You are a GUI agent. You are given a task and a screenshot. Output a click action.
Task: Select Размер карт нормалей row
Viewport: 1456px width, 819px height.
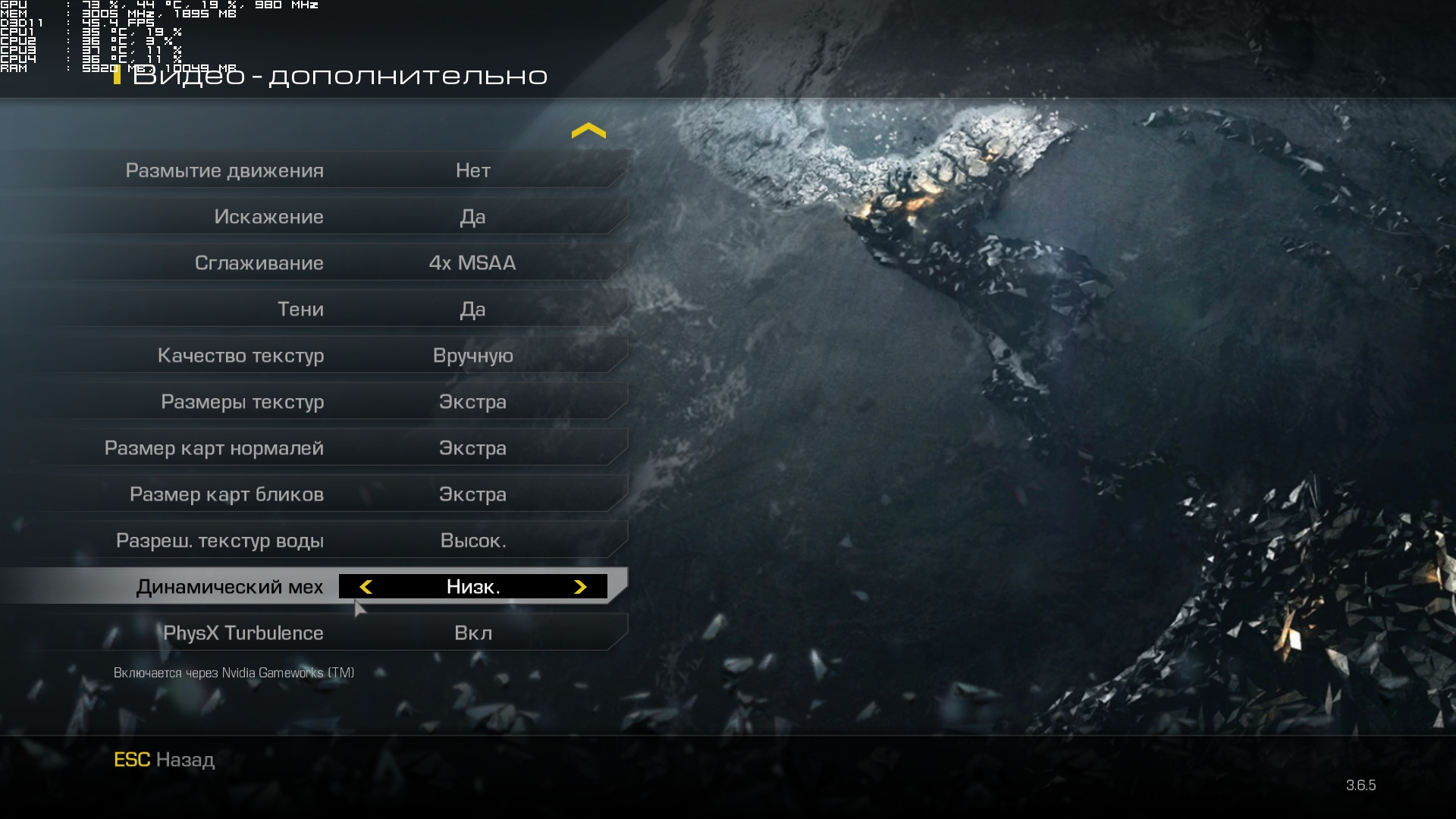tap(315, 448)
